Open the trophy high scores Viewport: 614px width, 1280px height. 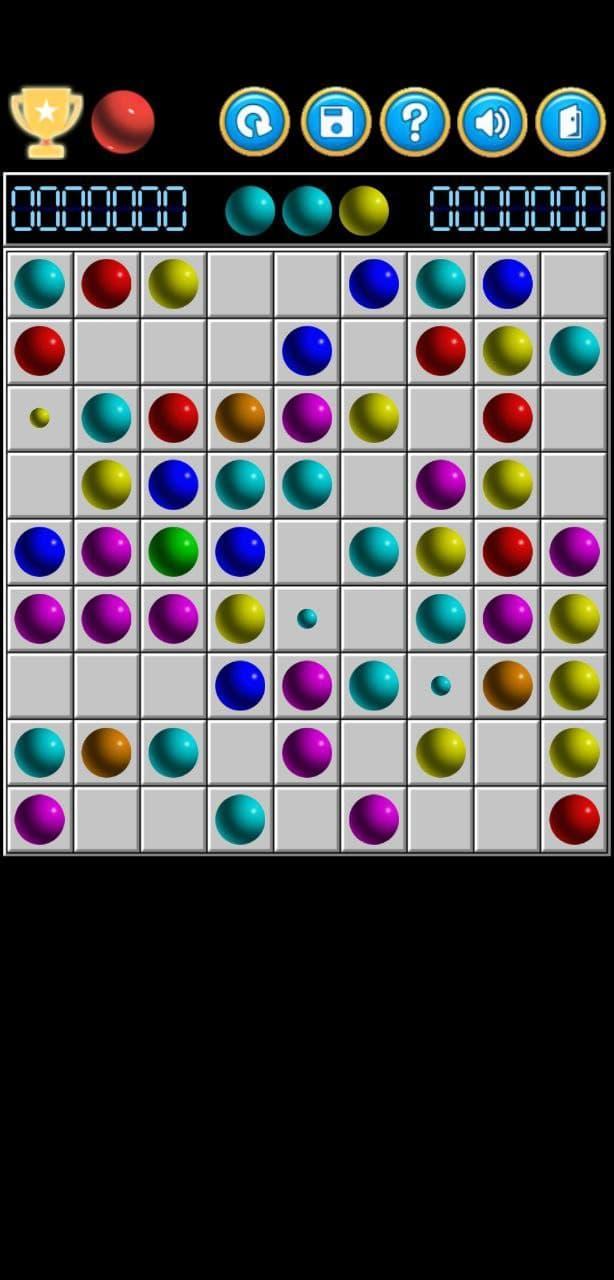(46, 122)
